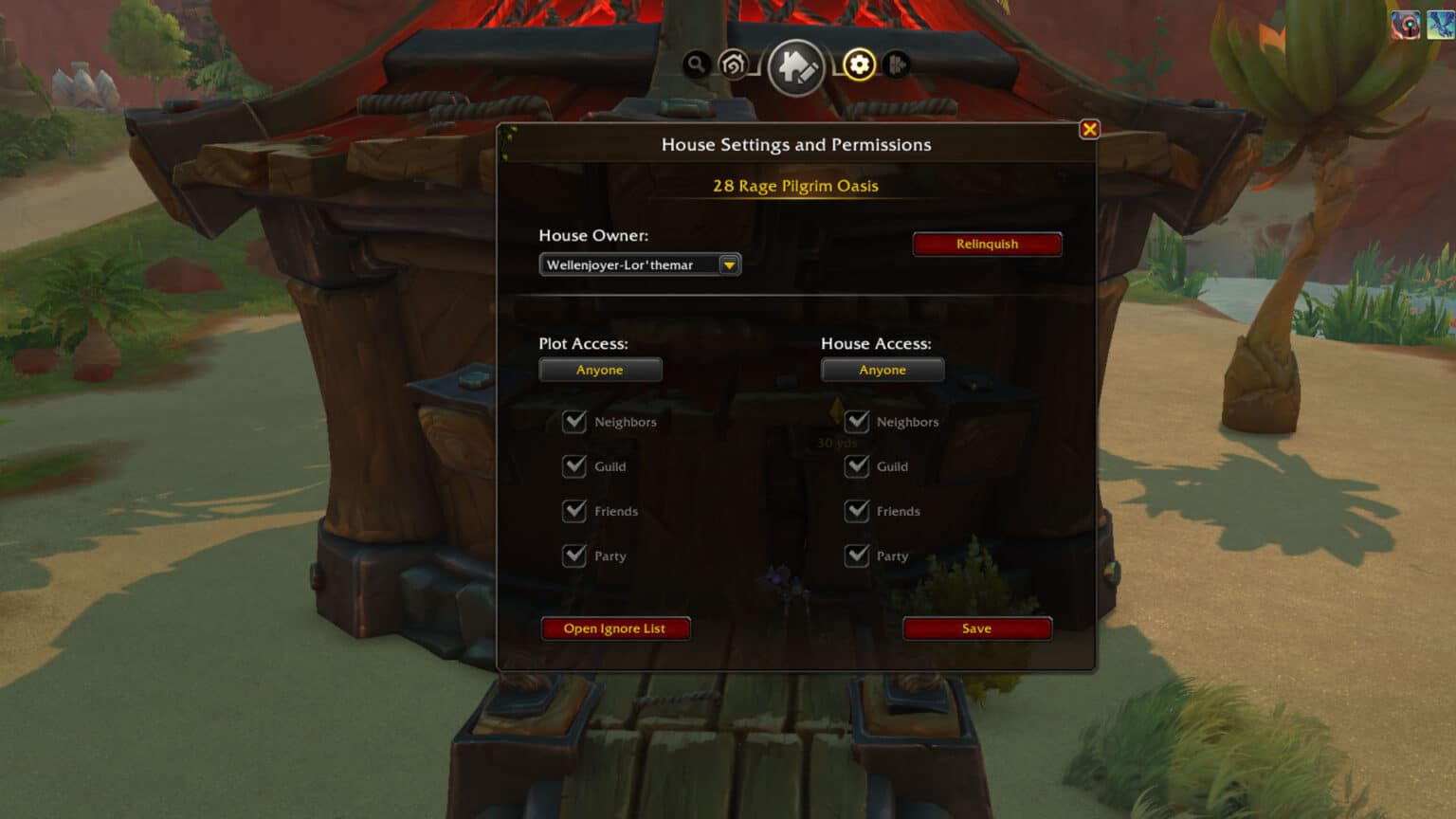Click the highlighted settings gear icon
This screenshot has height=819, width=1456.
[x=859, y=64]
